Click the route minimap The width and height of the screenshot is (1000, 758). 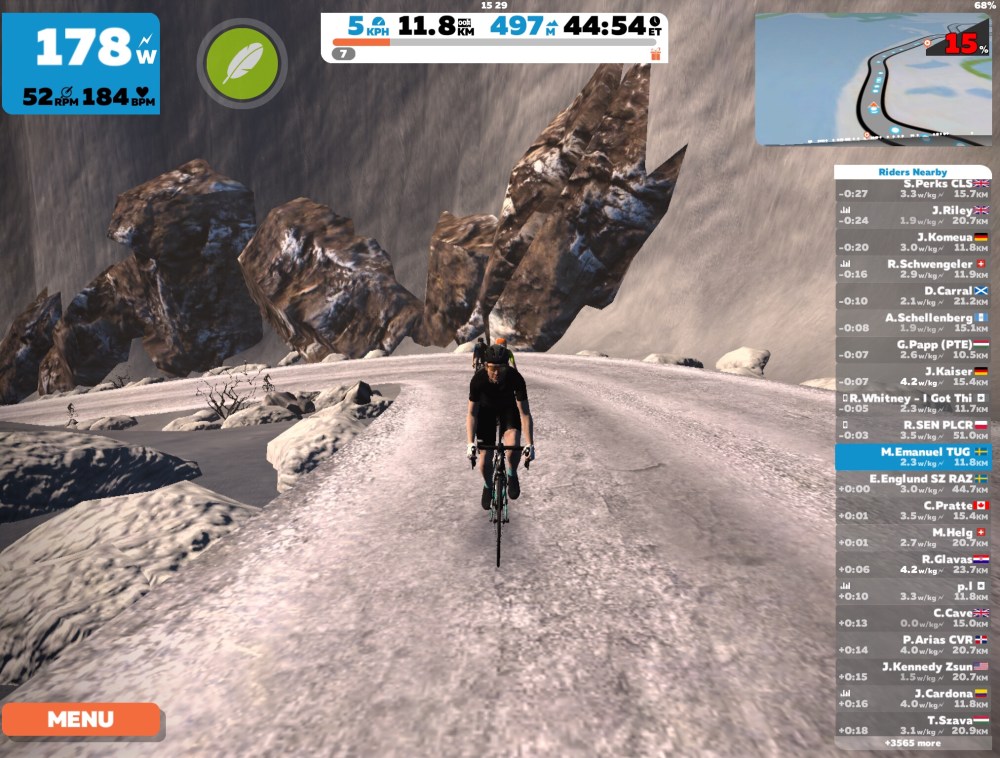click(x=872, y=79)
